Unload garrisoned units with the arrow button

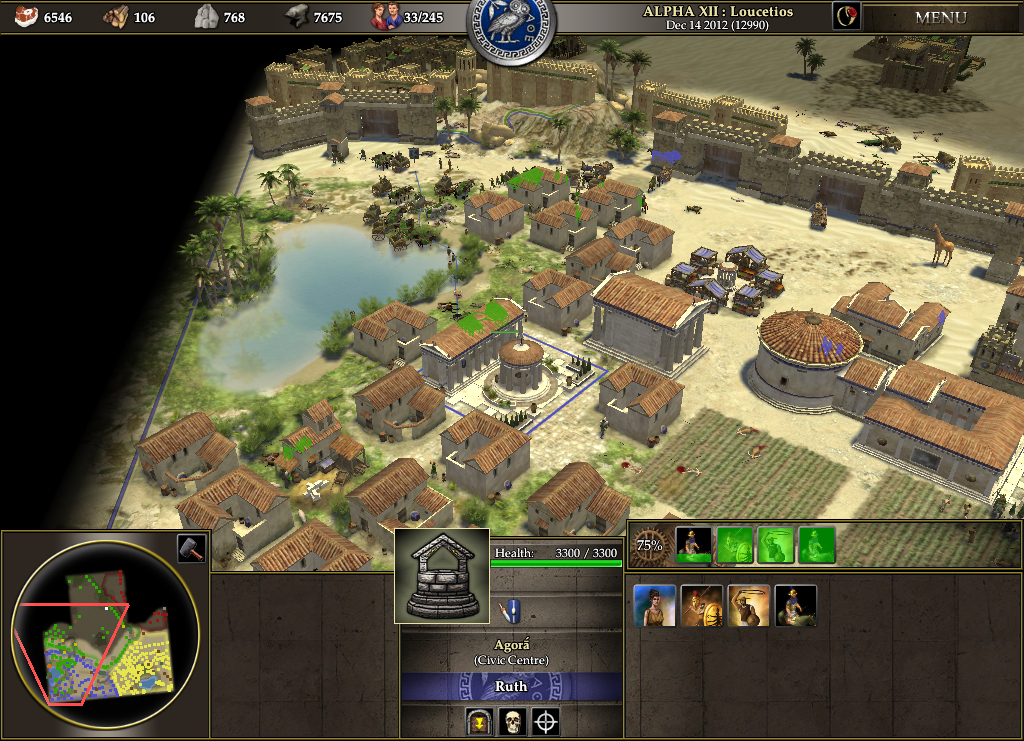click(479, 720)
